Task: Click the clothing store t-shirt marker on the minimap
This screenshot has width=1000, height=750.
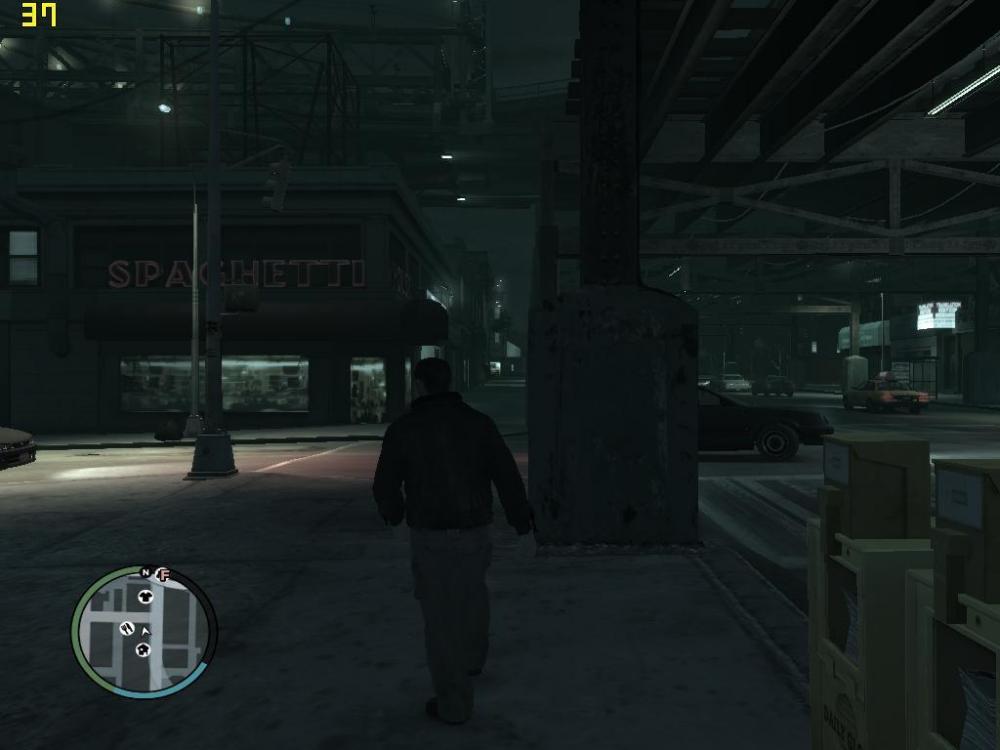Action: (144, 595)
